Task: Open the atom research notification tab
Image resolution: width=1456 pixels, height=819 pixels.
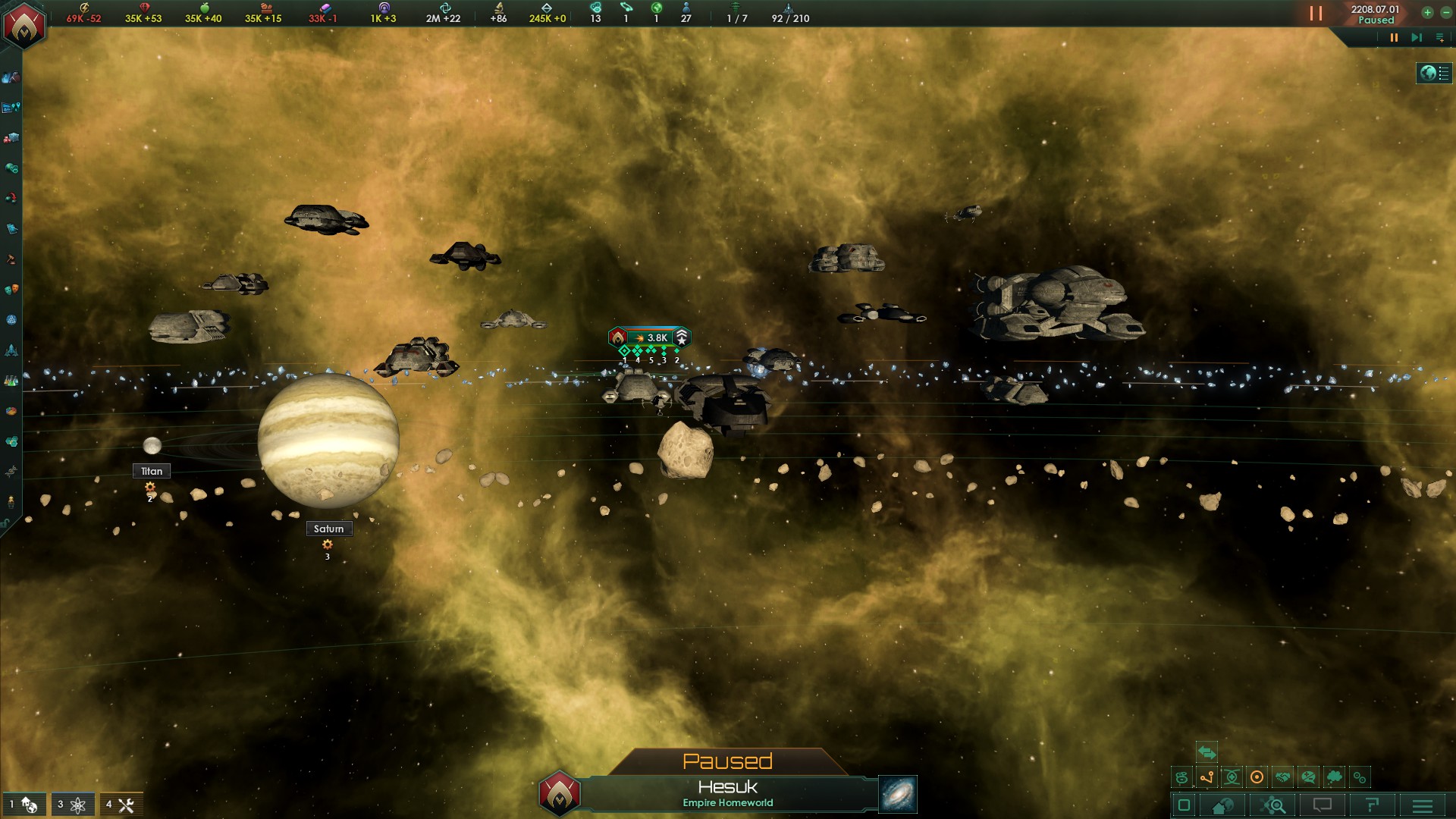Action: coord(73,805)
